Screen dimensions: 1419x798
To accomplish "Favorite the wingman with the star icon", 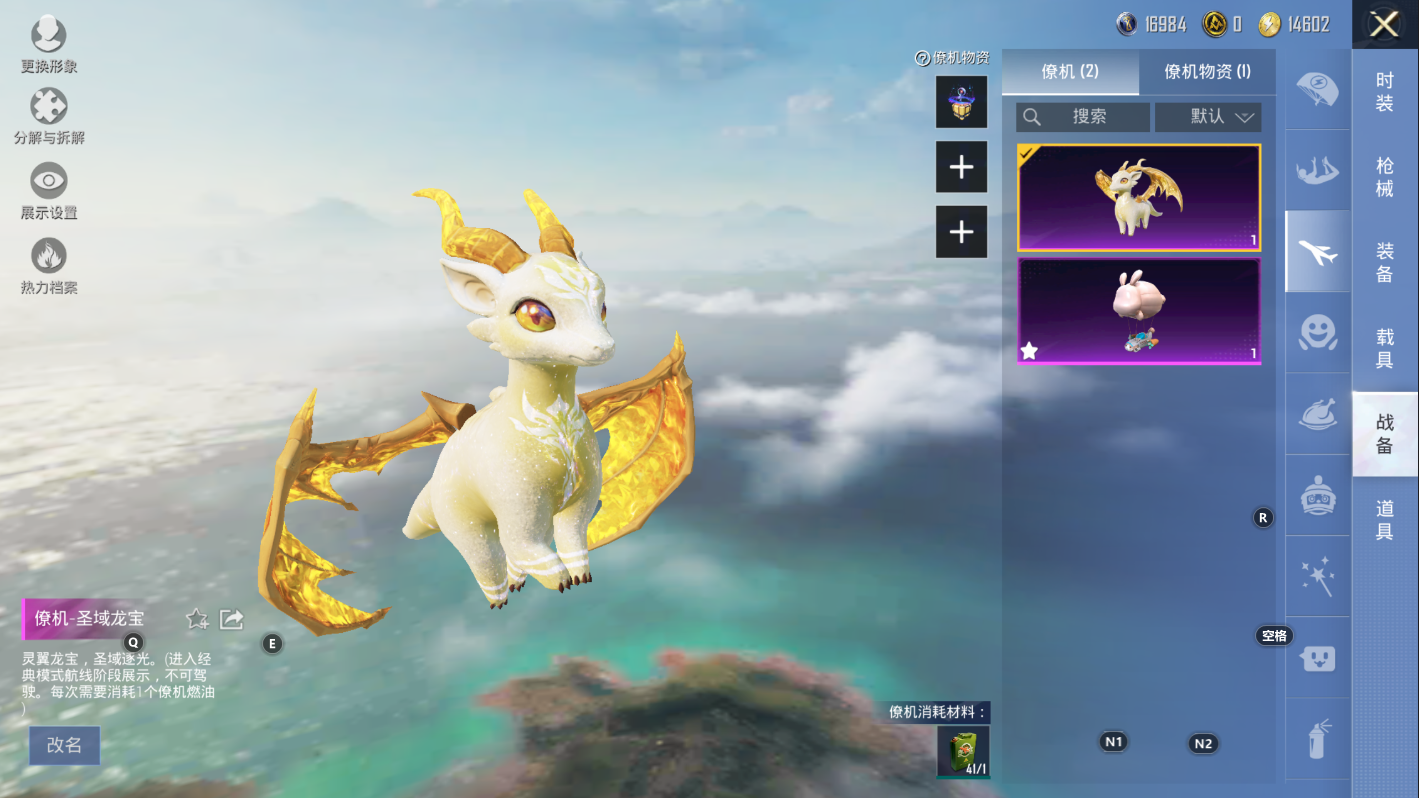I will 197,620.
